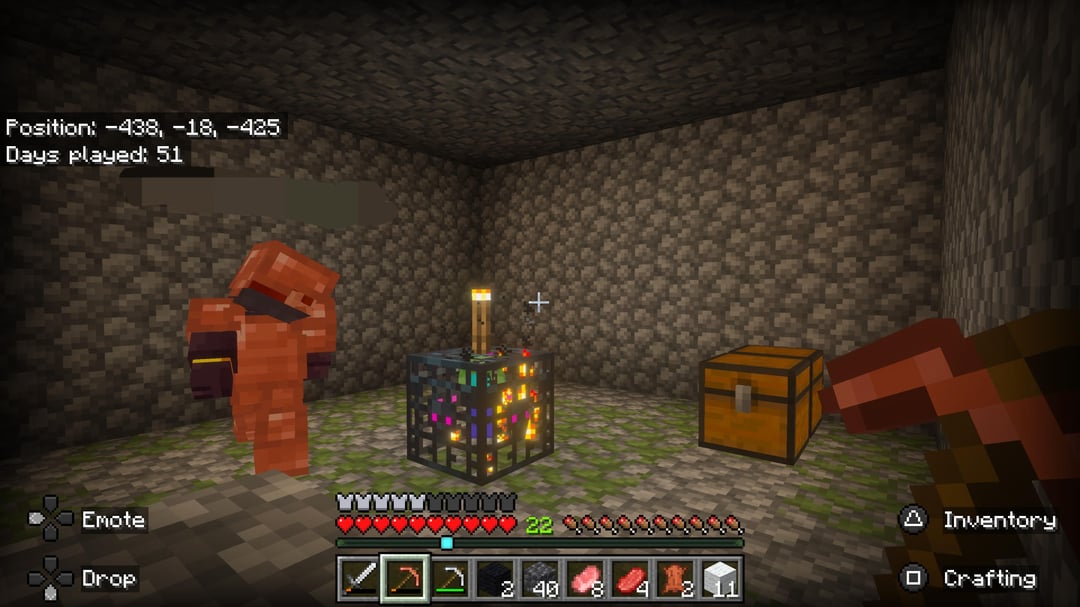The width and height of the screenshot is (1080, 607).
Task: Switch to the white block stack of 11
Action: click(721, 579)
